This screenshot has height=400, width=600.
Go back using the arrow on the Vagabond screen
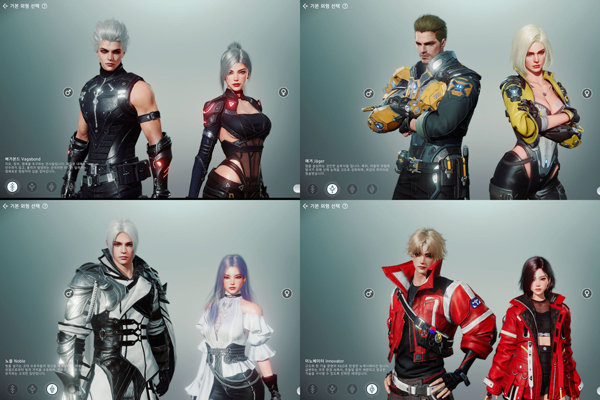(4, 6)
